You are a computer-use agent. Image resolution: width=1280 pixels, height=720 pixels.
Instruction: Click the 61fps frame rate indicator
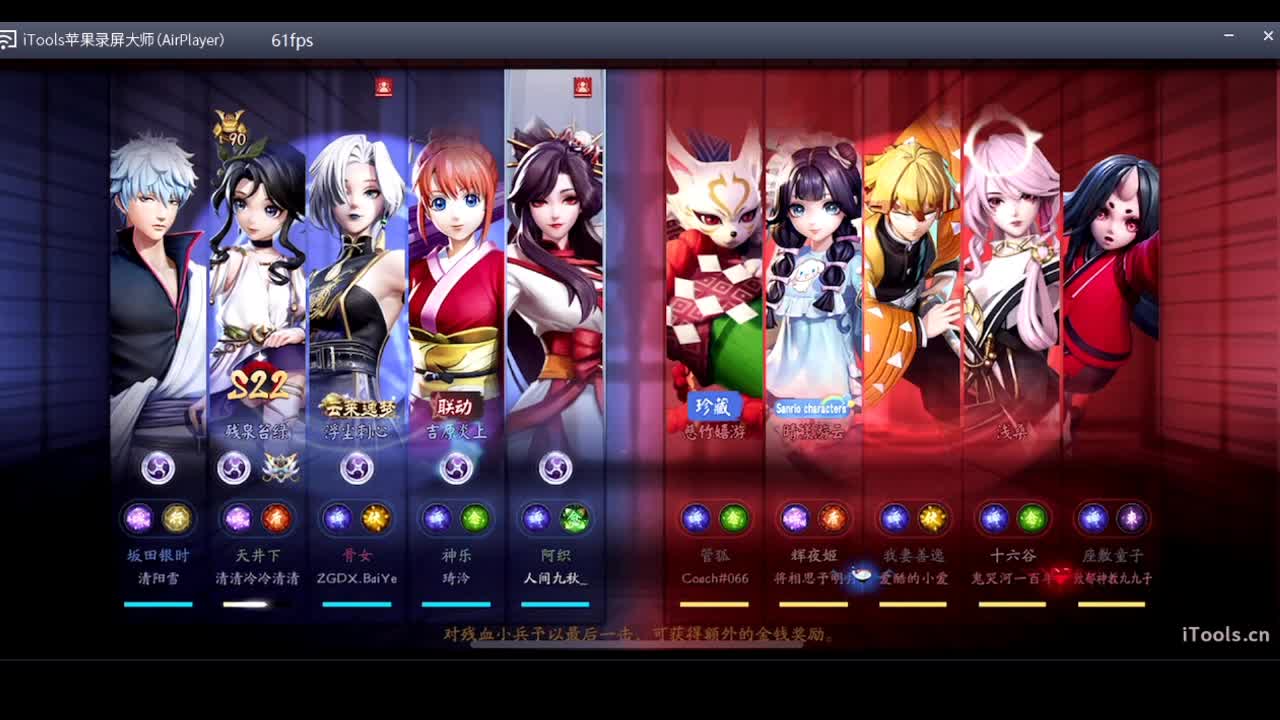[291, 41]
